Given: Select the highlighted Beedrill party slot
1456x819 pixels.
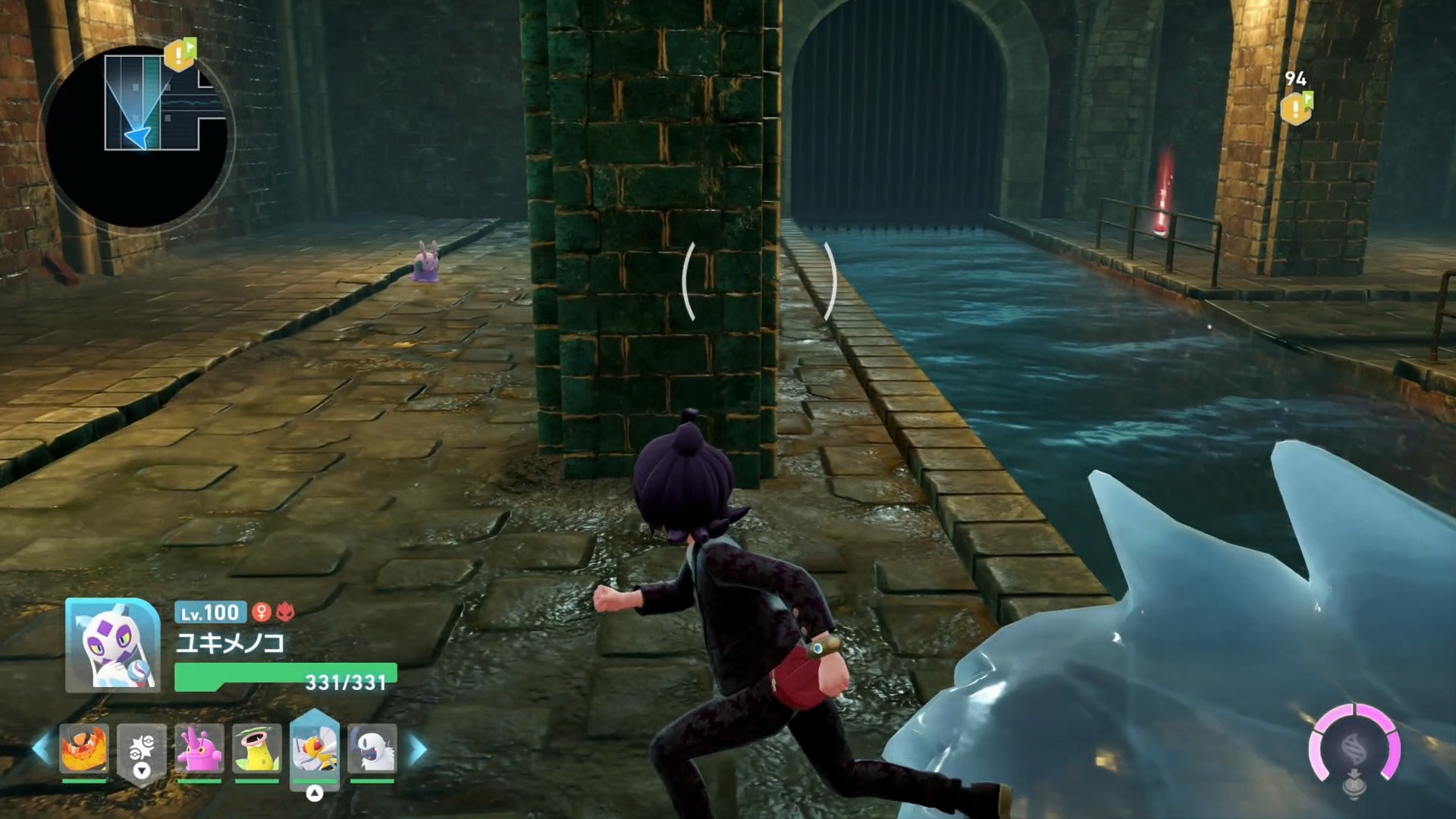Looking at the screenshot, I should (x=314, y=749).
